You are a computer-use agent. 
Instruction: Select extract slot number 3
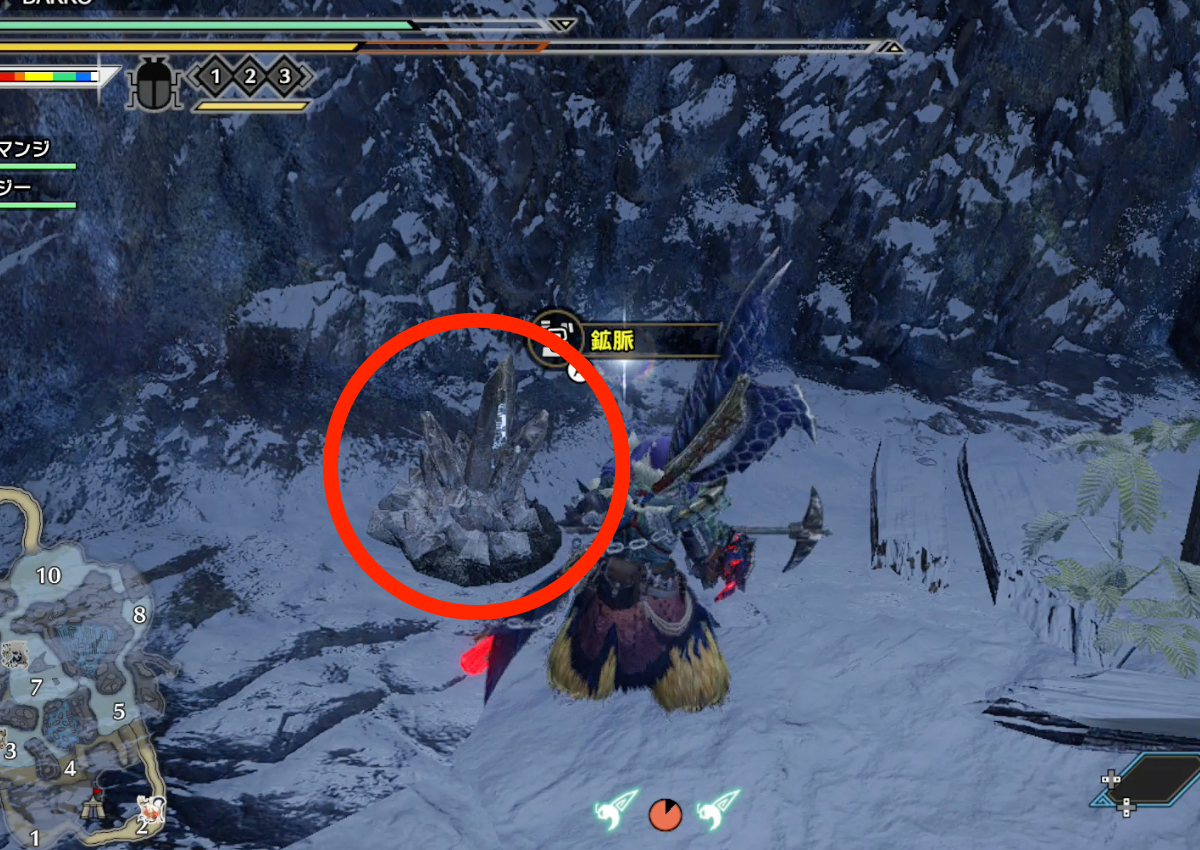pyautogui.click(x=285, y=76)
